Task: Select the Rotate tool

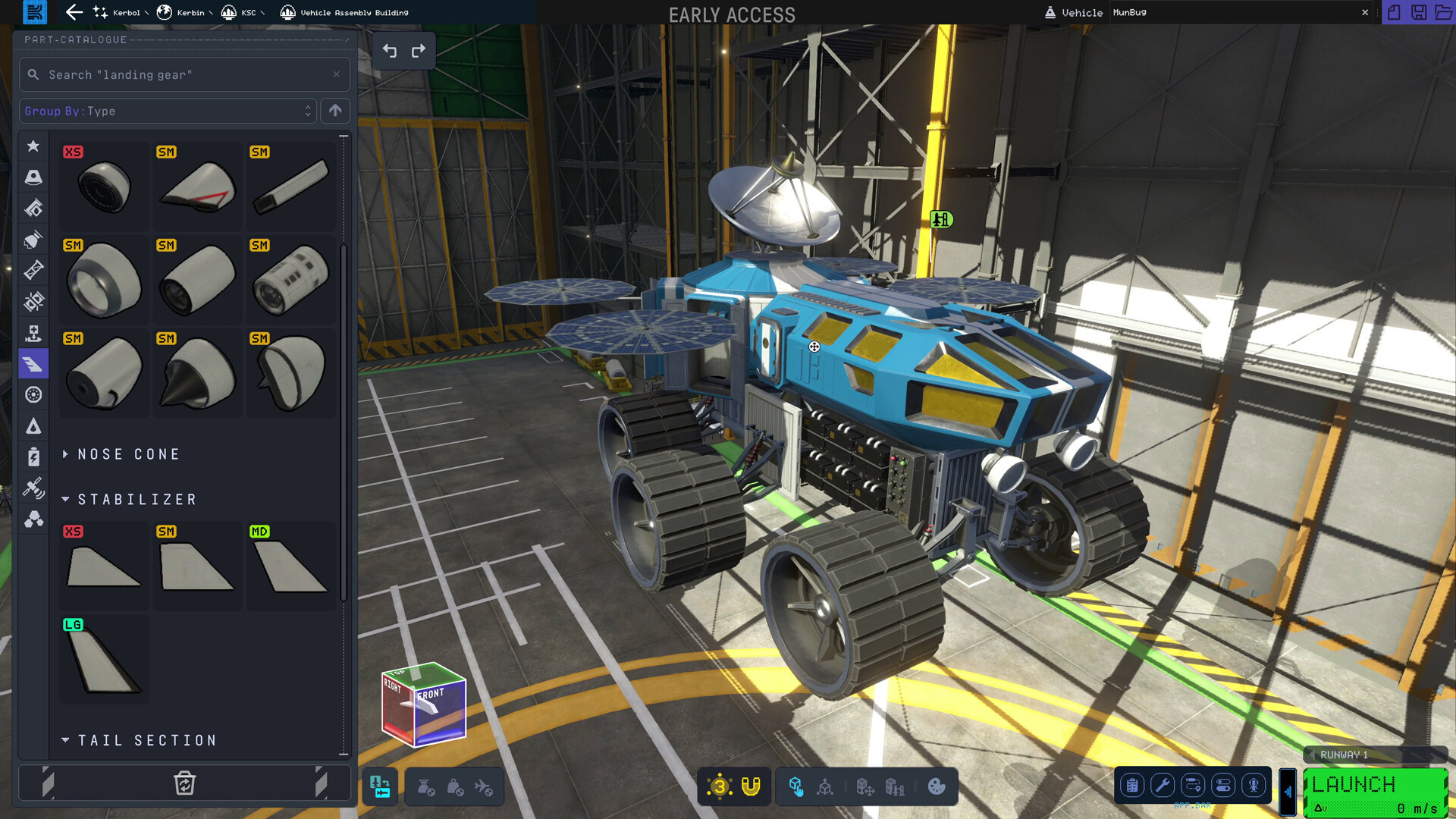Action: pos(825,786)
